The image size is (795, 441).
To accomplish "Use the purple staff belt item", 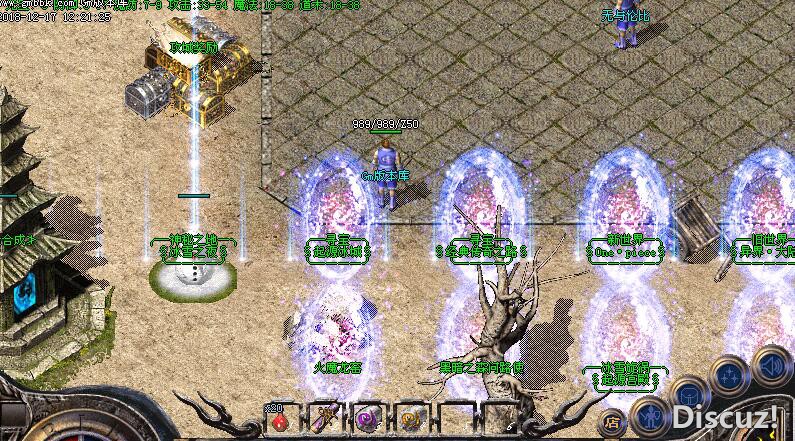I will (324, 420).
